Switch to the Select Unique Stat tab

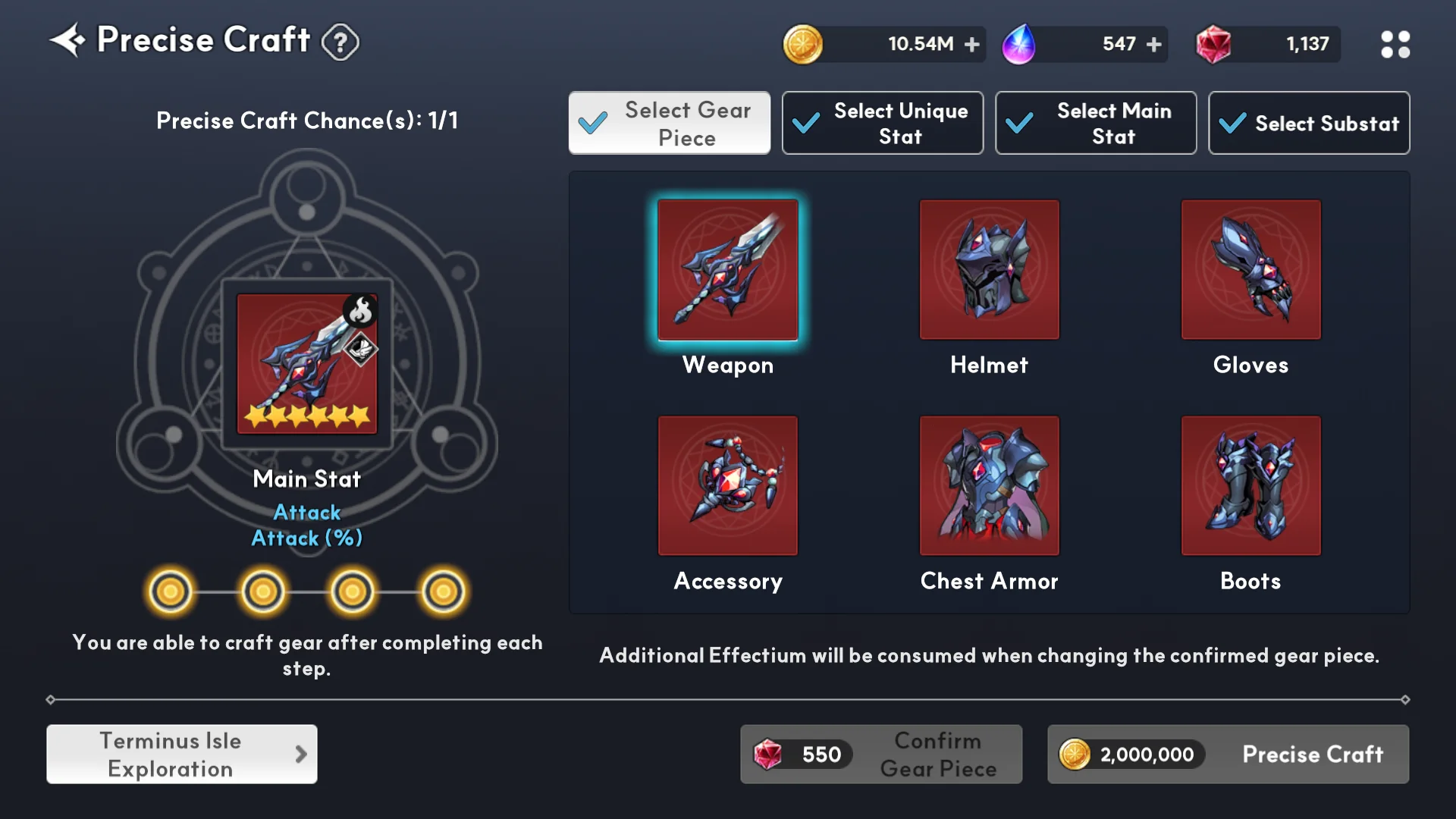[883, 124]
